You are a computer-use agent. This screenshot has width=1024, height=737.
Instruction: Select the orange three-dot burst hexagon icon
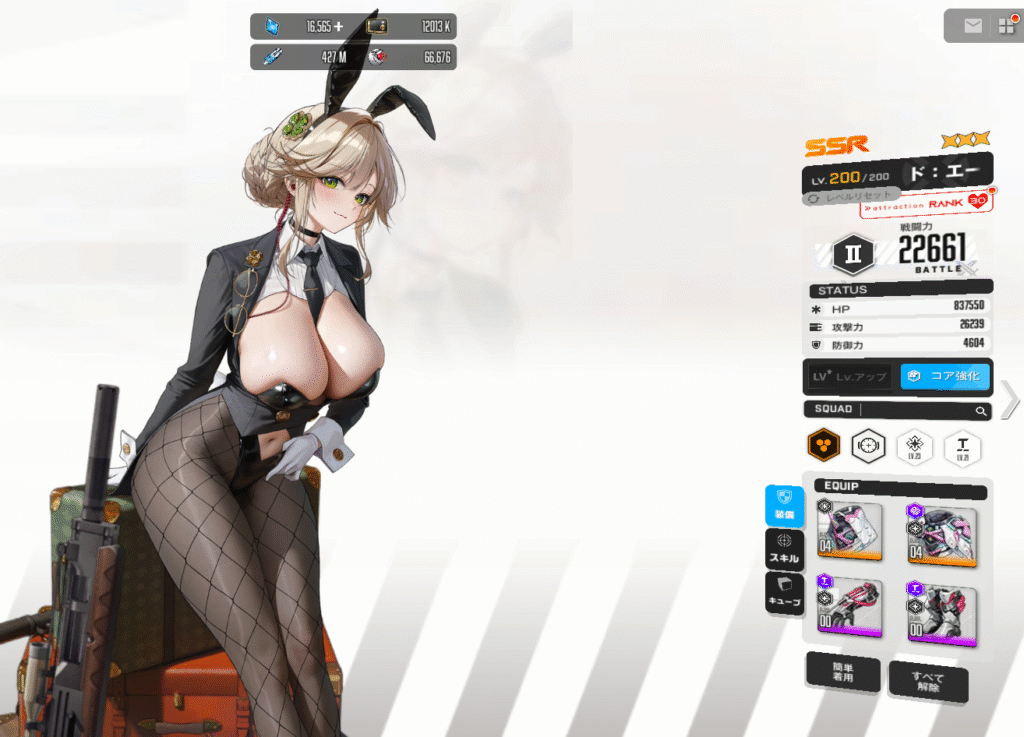823,446
